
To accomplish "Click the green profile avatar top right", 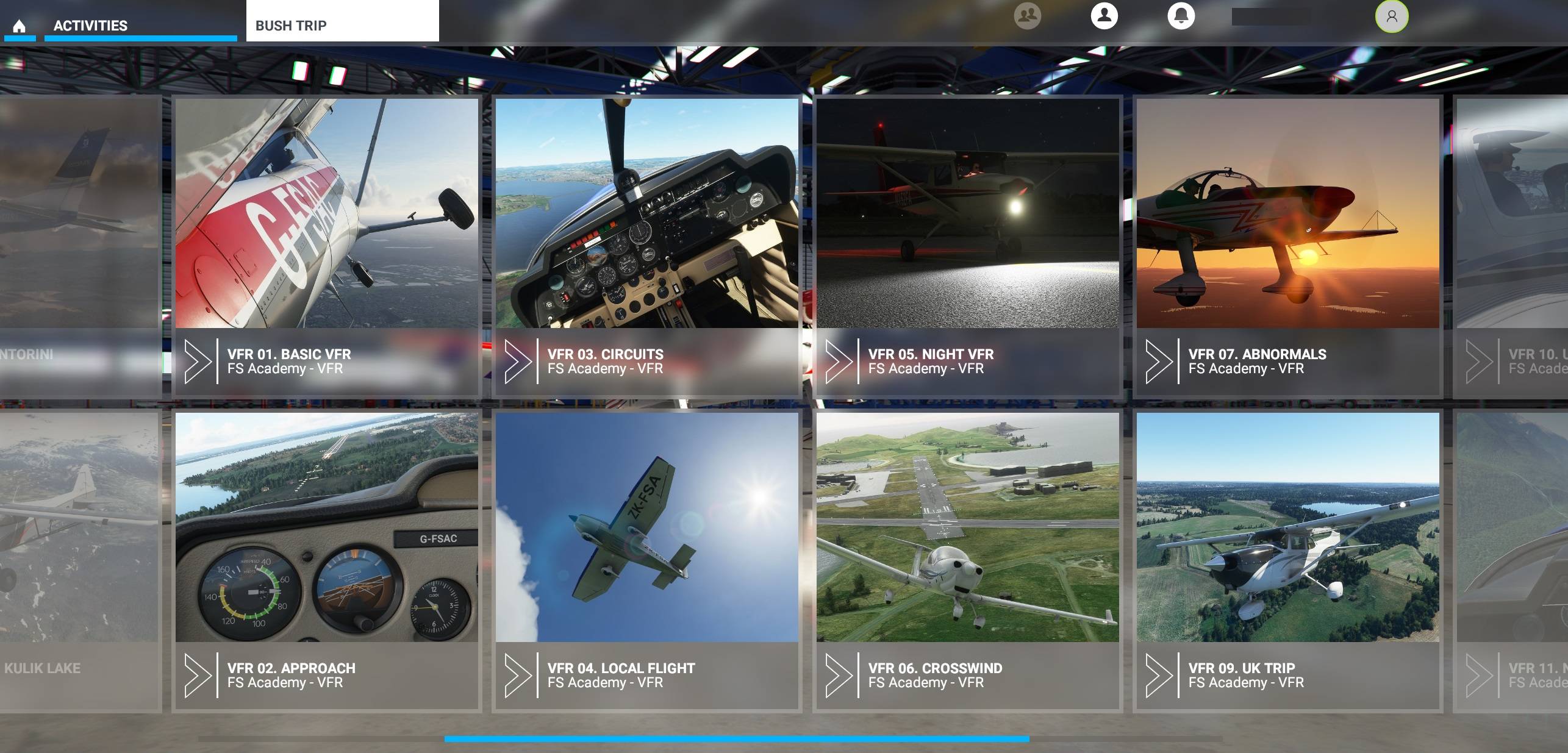I will tap(1392, 16).
